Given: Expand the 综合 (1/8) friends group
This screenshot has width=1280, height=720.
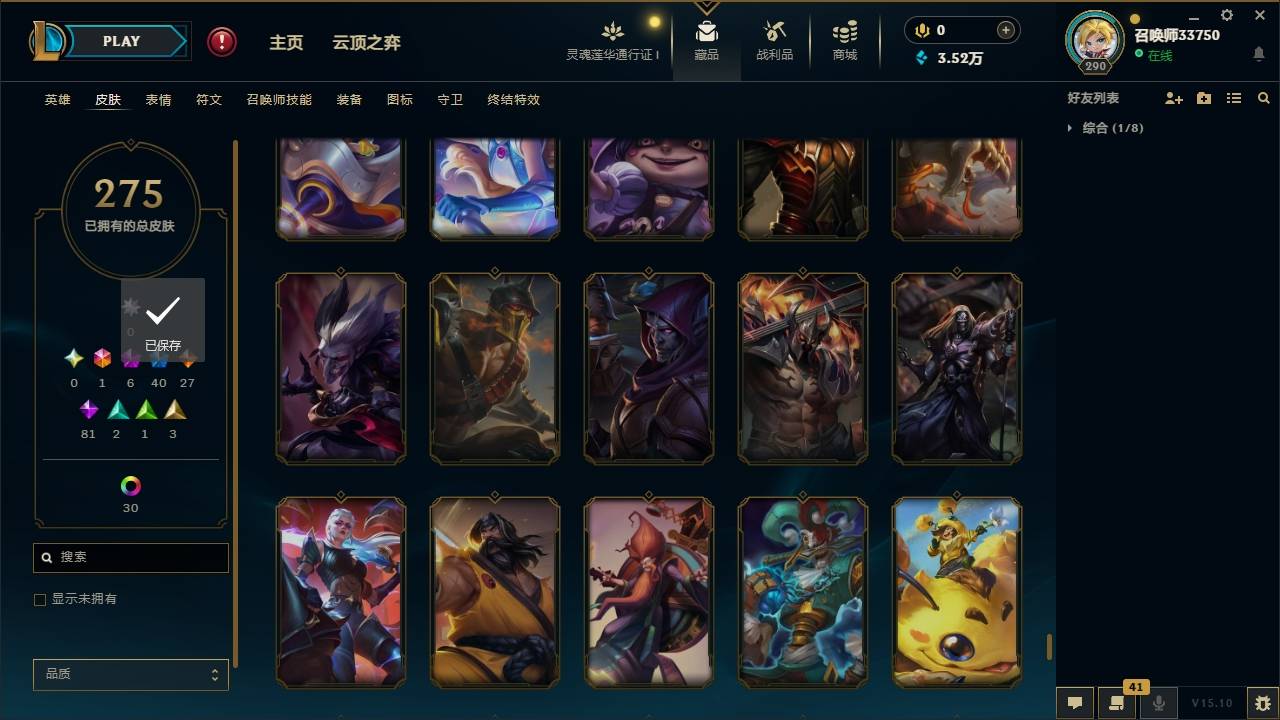Looking at the screenshot, I should [x=1070, y=128].
